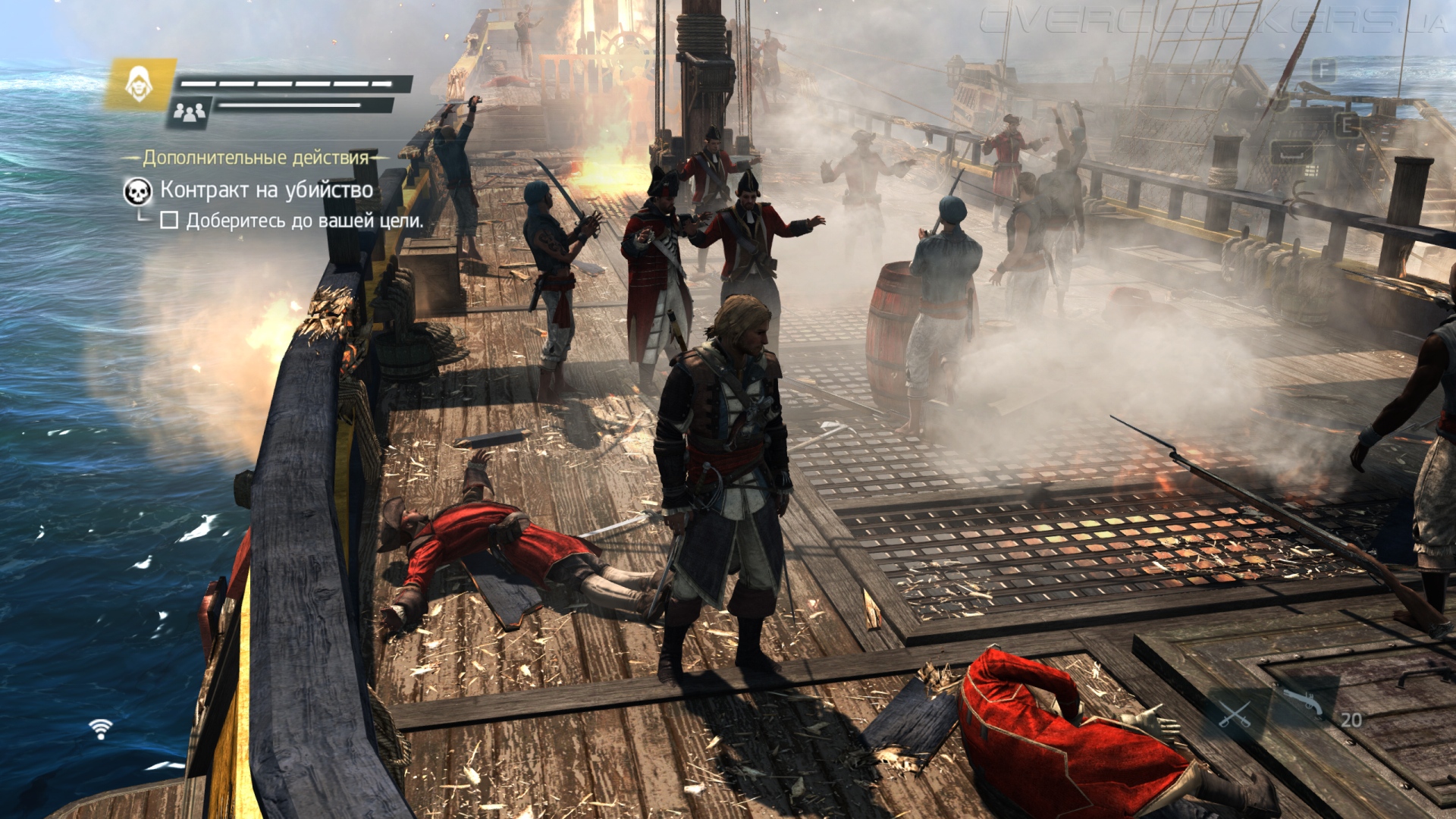Click the wireless signal status icon
The height and width of the screenshot is (819, 1456).
click(x=100, y=729)
